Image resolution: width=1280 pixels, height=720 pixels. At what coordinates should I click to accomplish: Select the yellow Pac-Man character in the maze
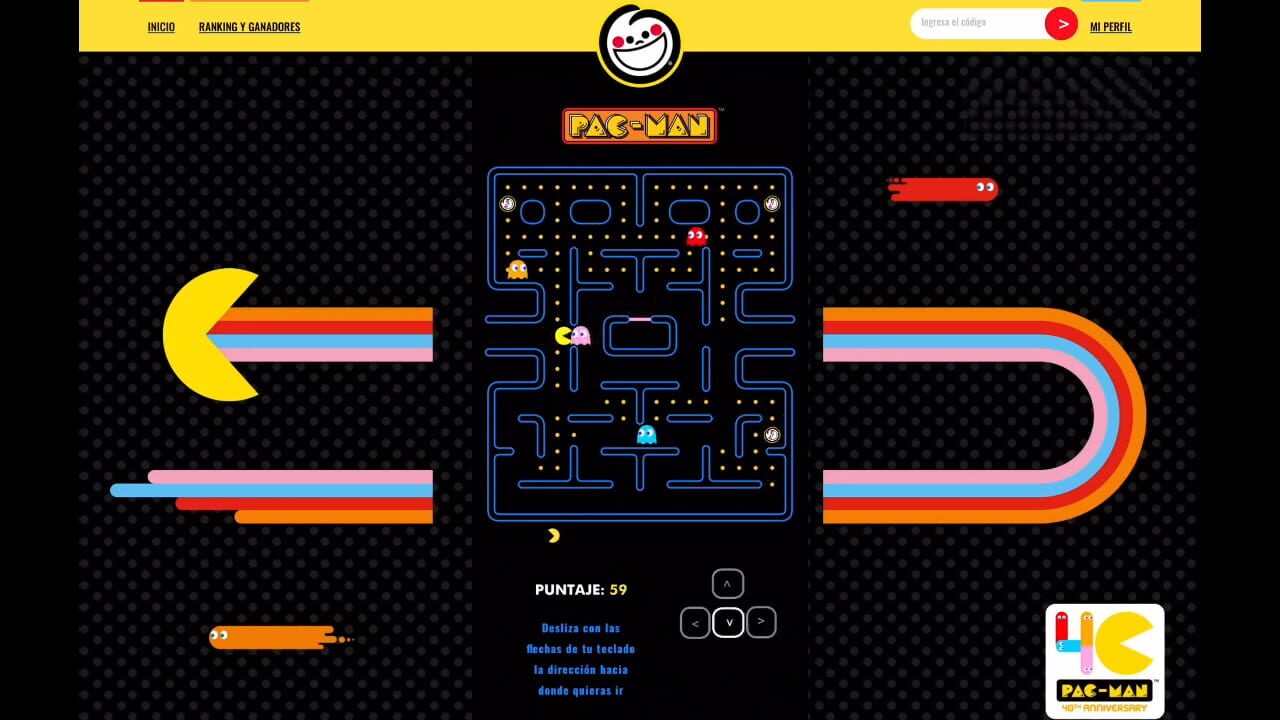pyautogui.click(x=565, y=336)
